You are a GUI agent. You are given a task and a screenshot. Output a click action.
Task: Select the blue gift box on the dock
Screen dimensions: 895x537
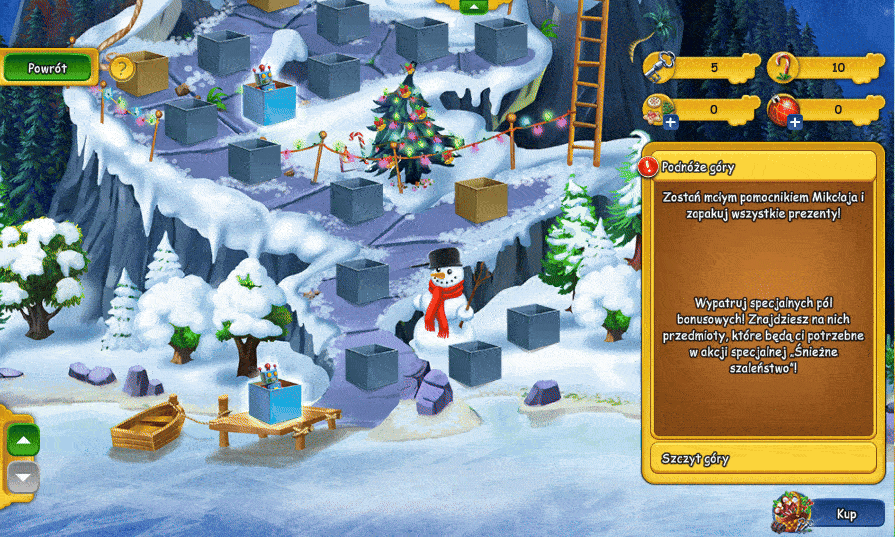click(x=272, y=400)
